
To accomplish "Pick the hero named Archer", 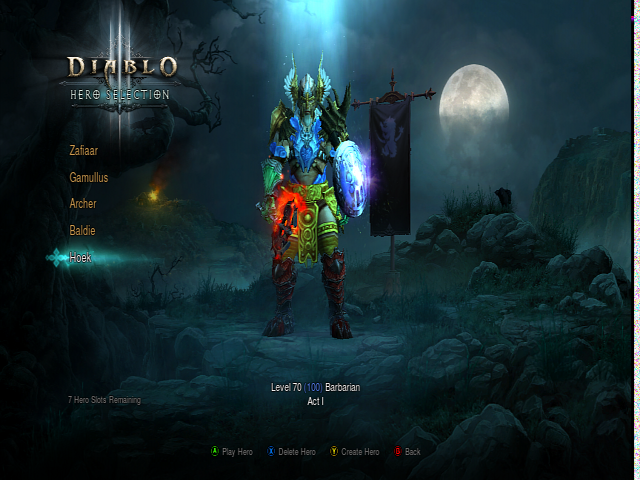I will click(83, 203).
